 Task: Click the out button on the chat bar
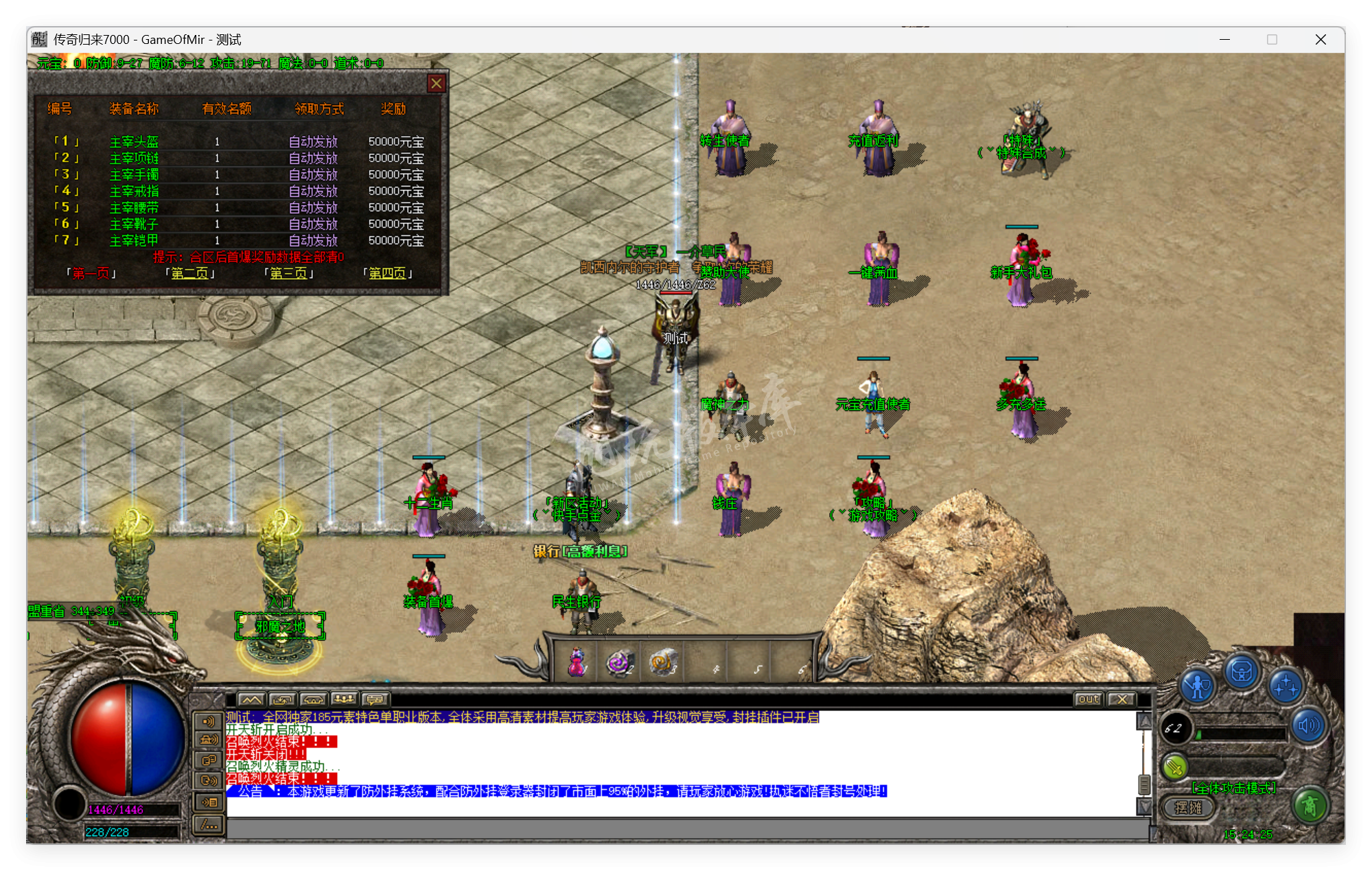pos(1088,699)
